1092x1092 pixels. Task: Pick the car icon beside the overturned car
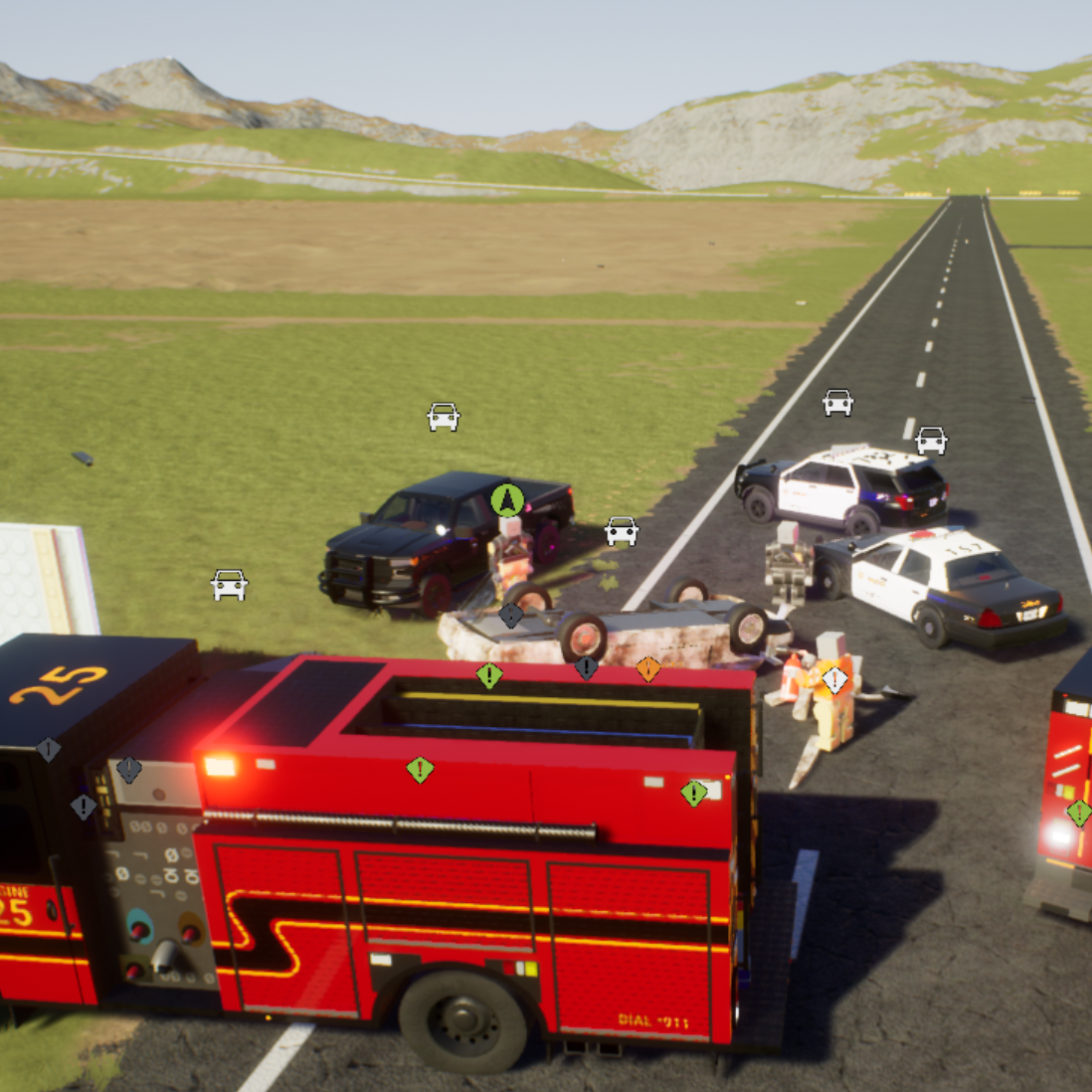[x=622, y=531]
